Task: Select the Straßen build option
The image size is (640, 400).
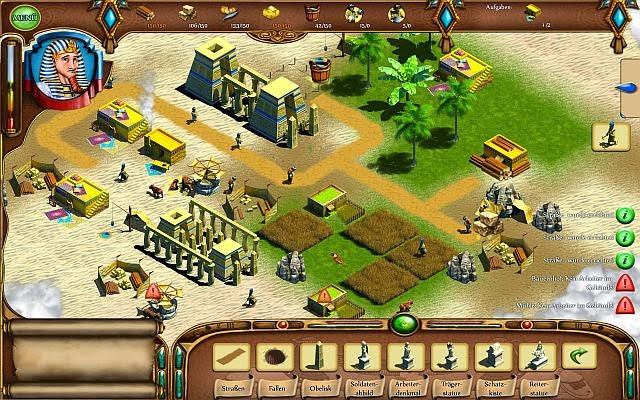Action: (232, 356)
